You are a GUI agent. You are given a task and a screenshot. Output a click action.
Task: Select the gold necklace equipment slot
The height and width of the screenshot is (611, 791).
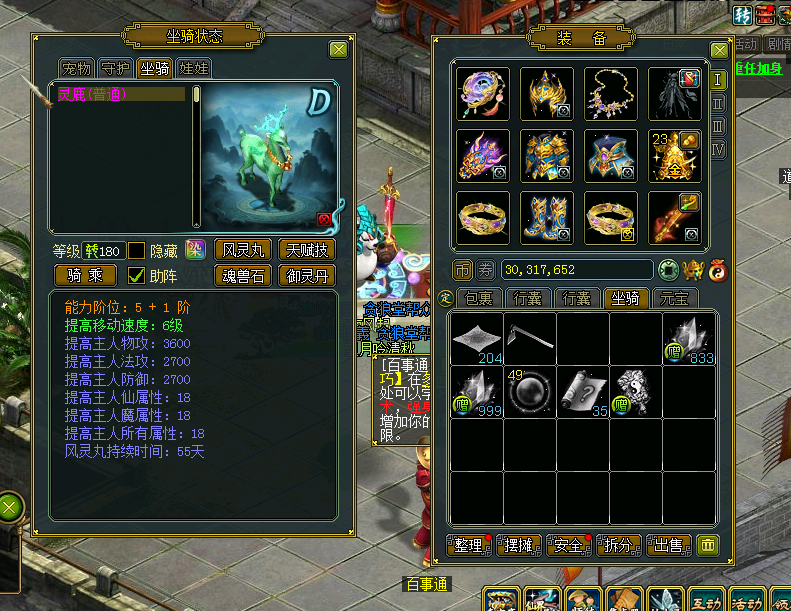611,94
